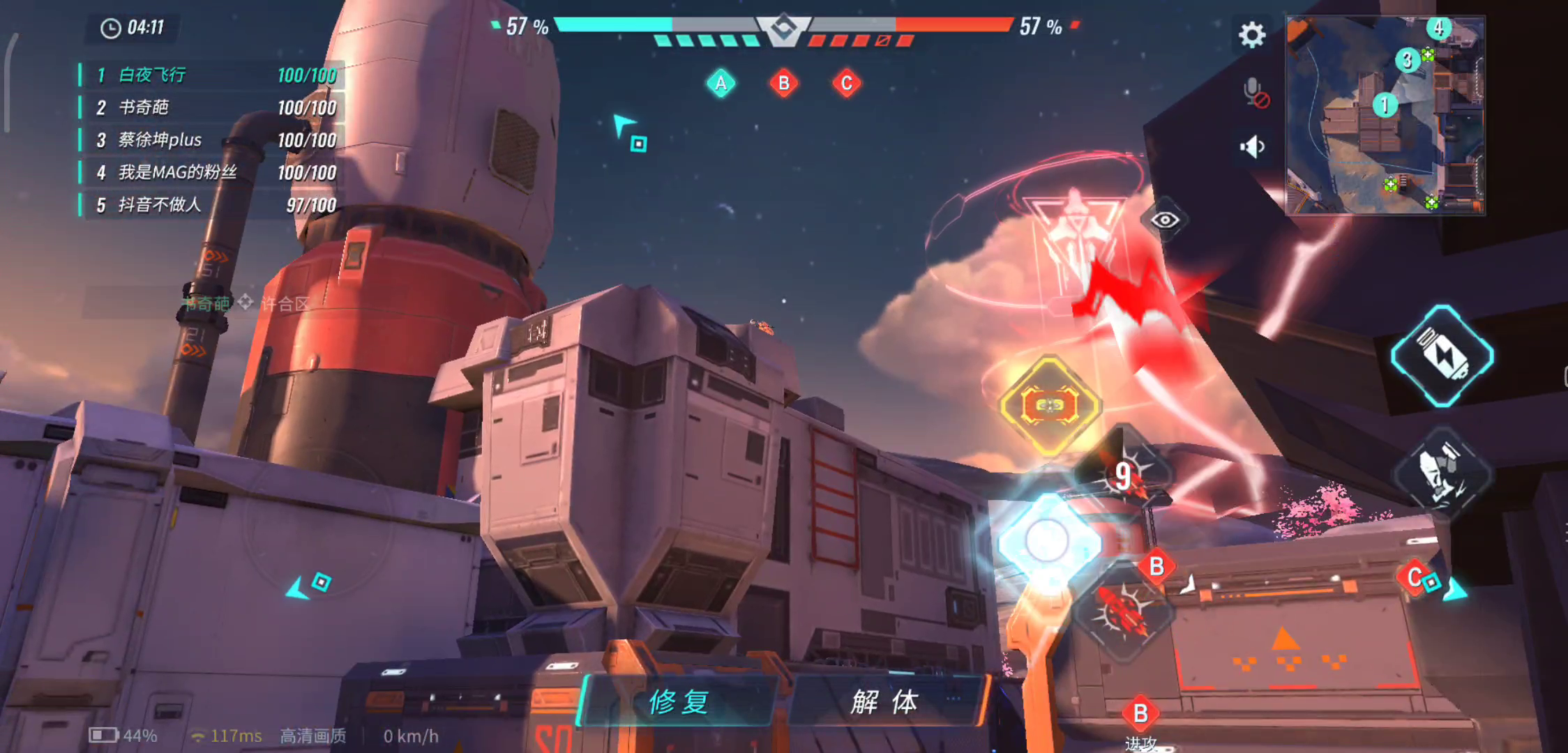Toggle the muted microphone icon
1568x753 pixels.
point(1255,93)
